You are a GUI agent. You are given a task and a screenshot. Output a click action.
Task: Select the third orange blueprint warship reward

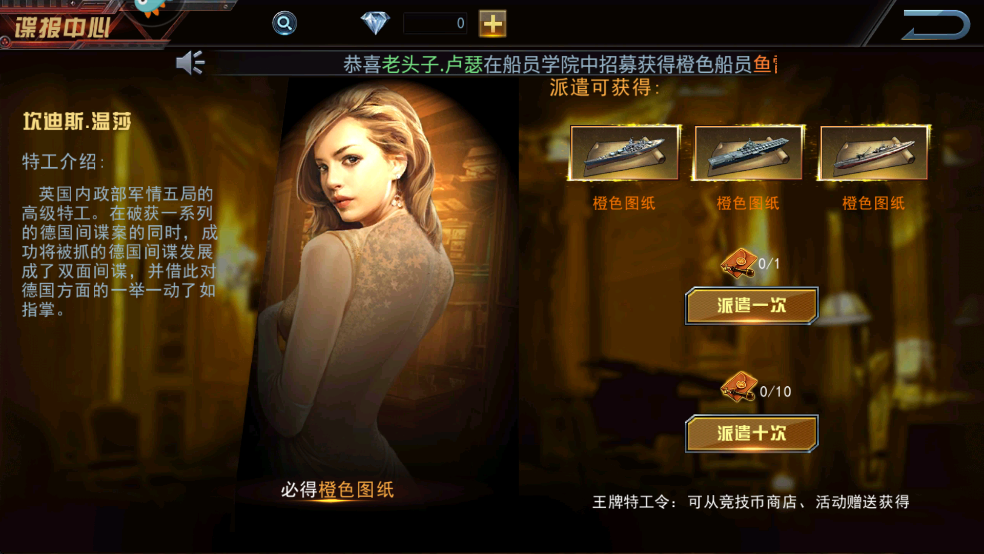click(873, 153)
